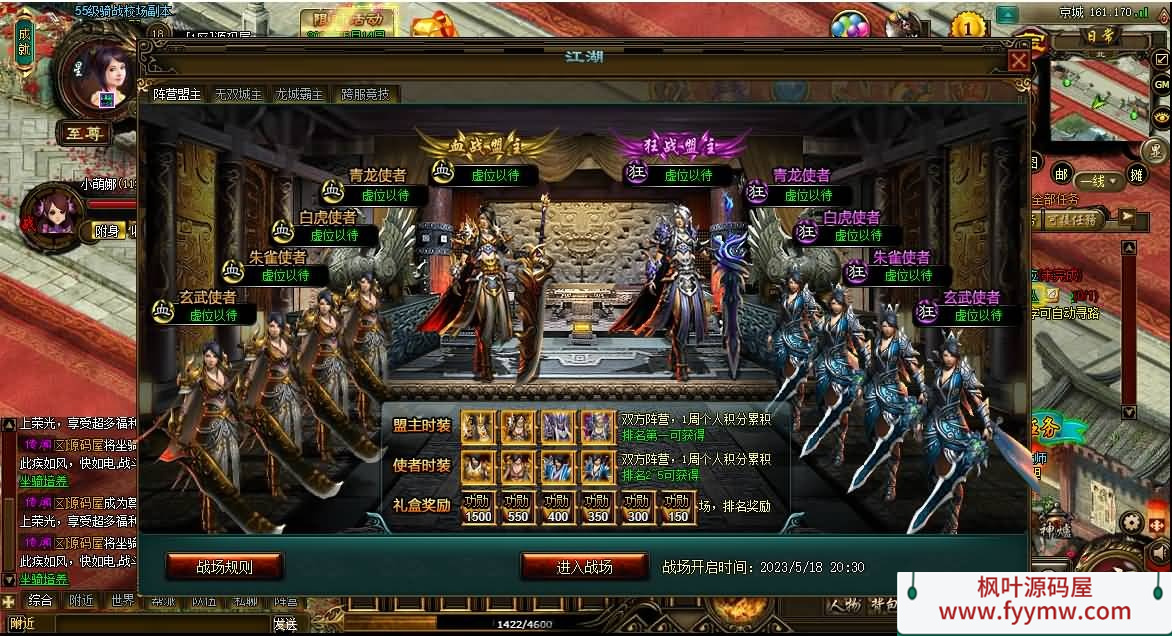Select the 1500 功勋 gift box reward
Screen dimensions: 1172x636
click(478, 507)
